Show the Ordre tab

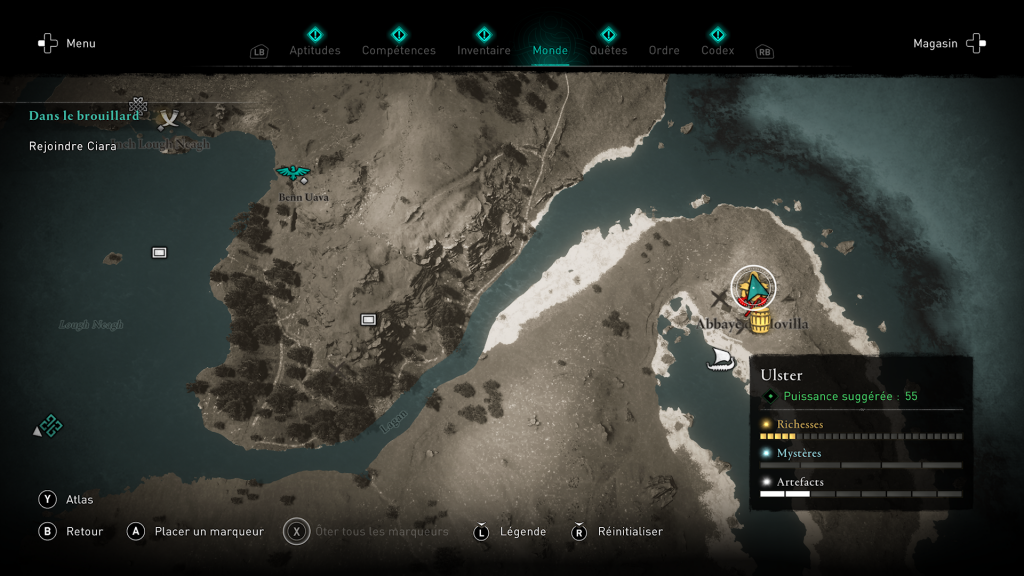click(x=664, y=50)
